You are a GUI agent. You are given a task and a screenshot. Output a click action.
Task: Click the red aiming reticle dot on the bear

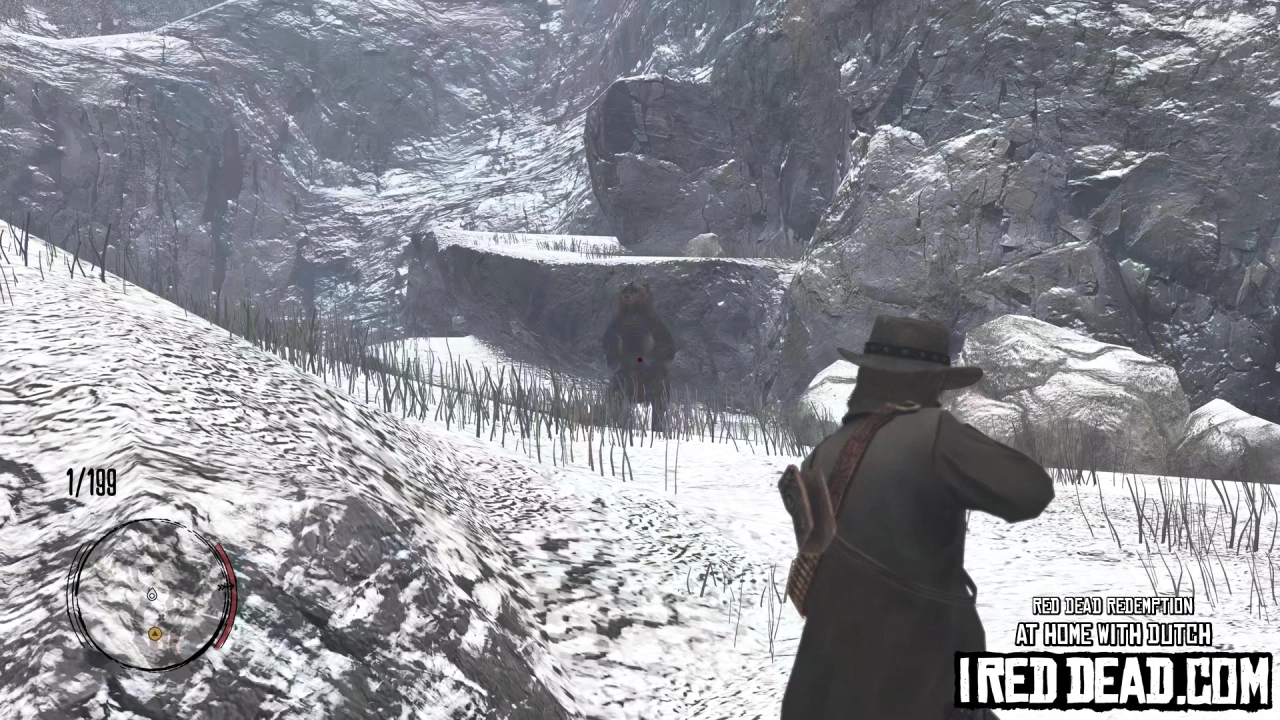638,358
